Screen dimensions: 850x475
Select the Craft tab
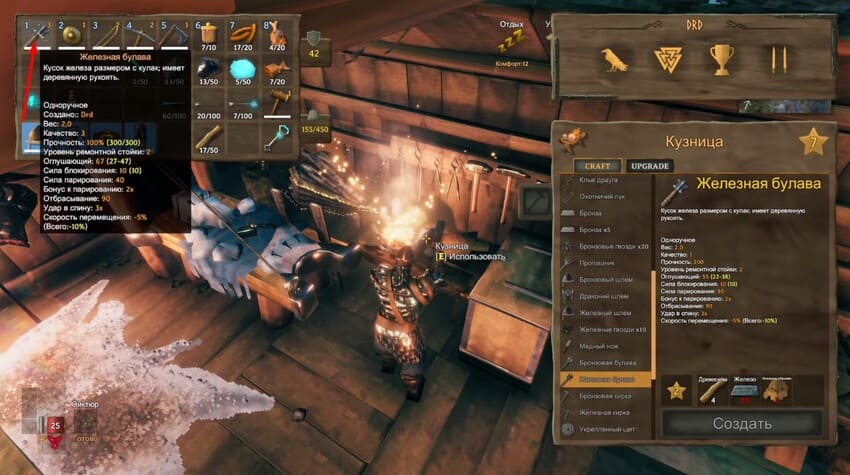597,165
